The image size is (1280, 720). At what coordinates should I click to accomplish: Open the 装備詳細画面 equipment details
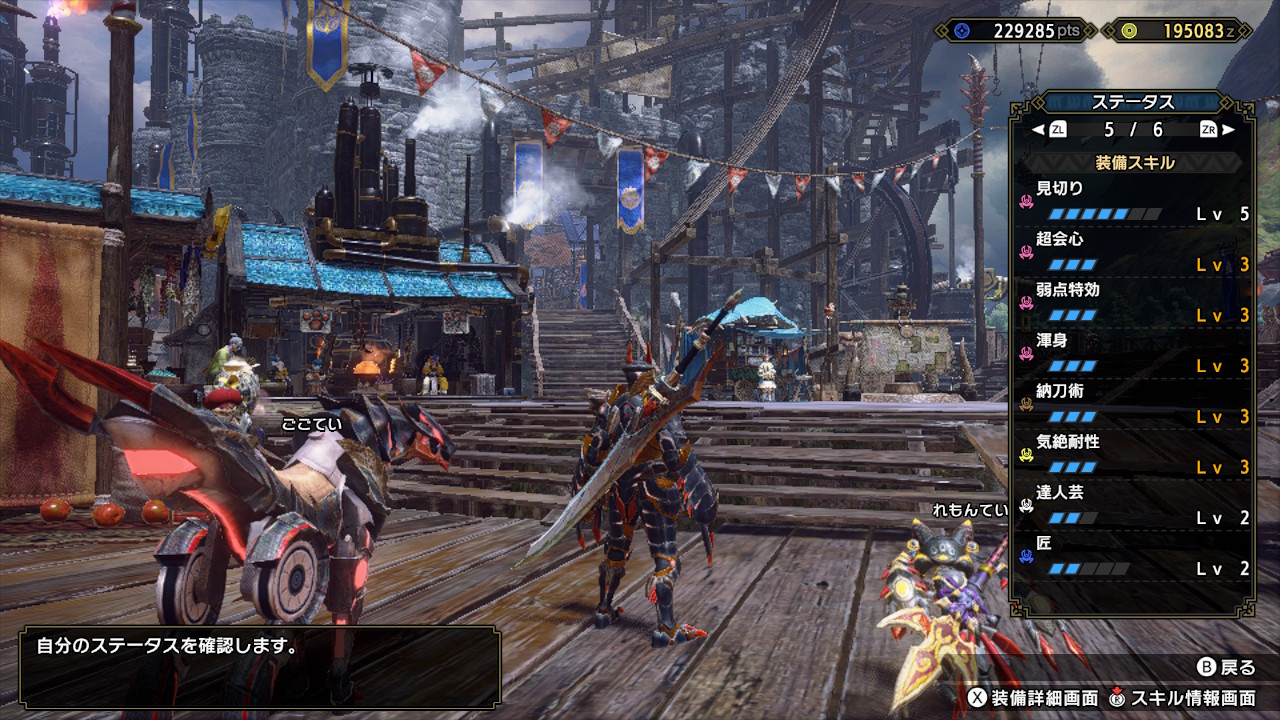click(x=1032, y=697)
